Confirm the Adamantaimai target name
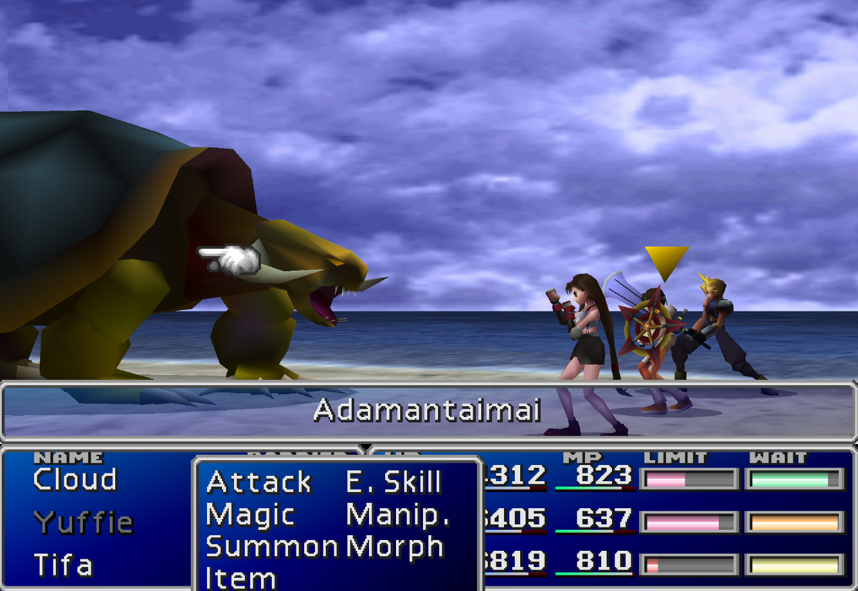858x591 pixels. click(427, 410)
